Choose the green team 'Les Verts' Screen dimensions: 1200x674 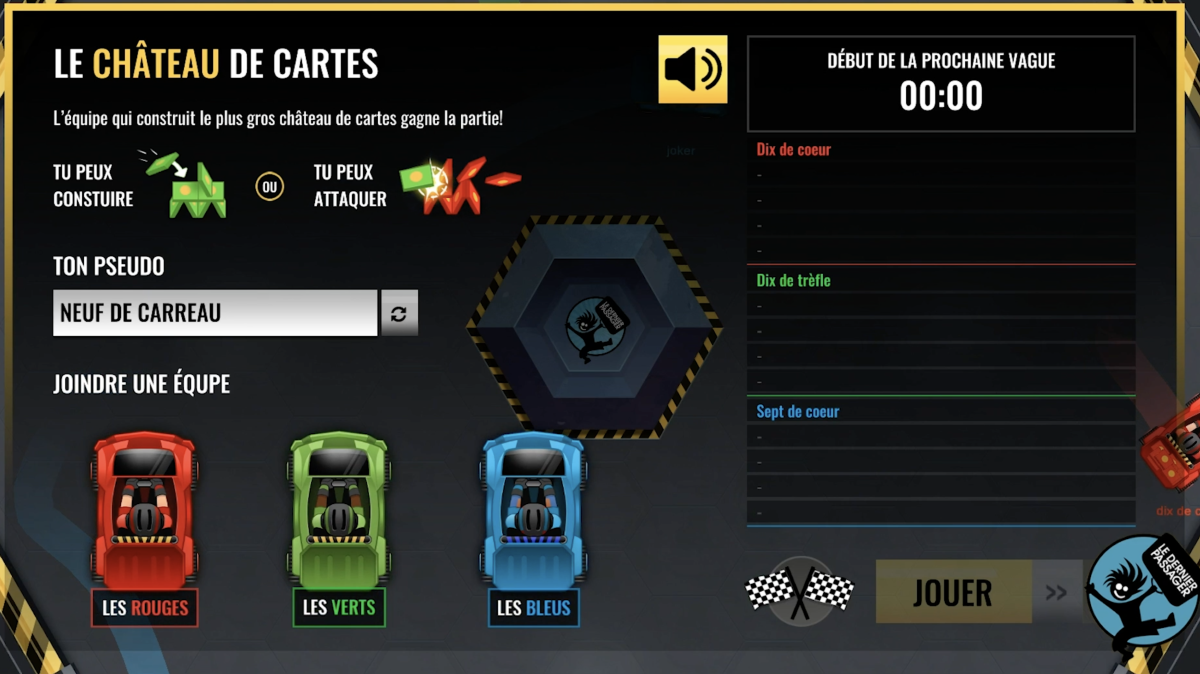pos(339,608)
